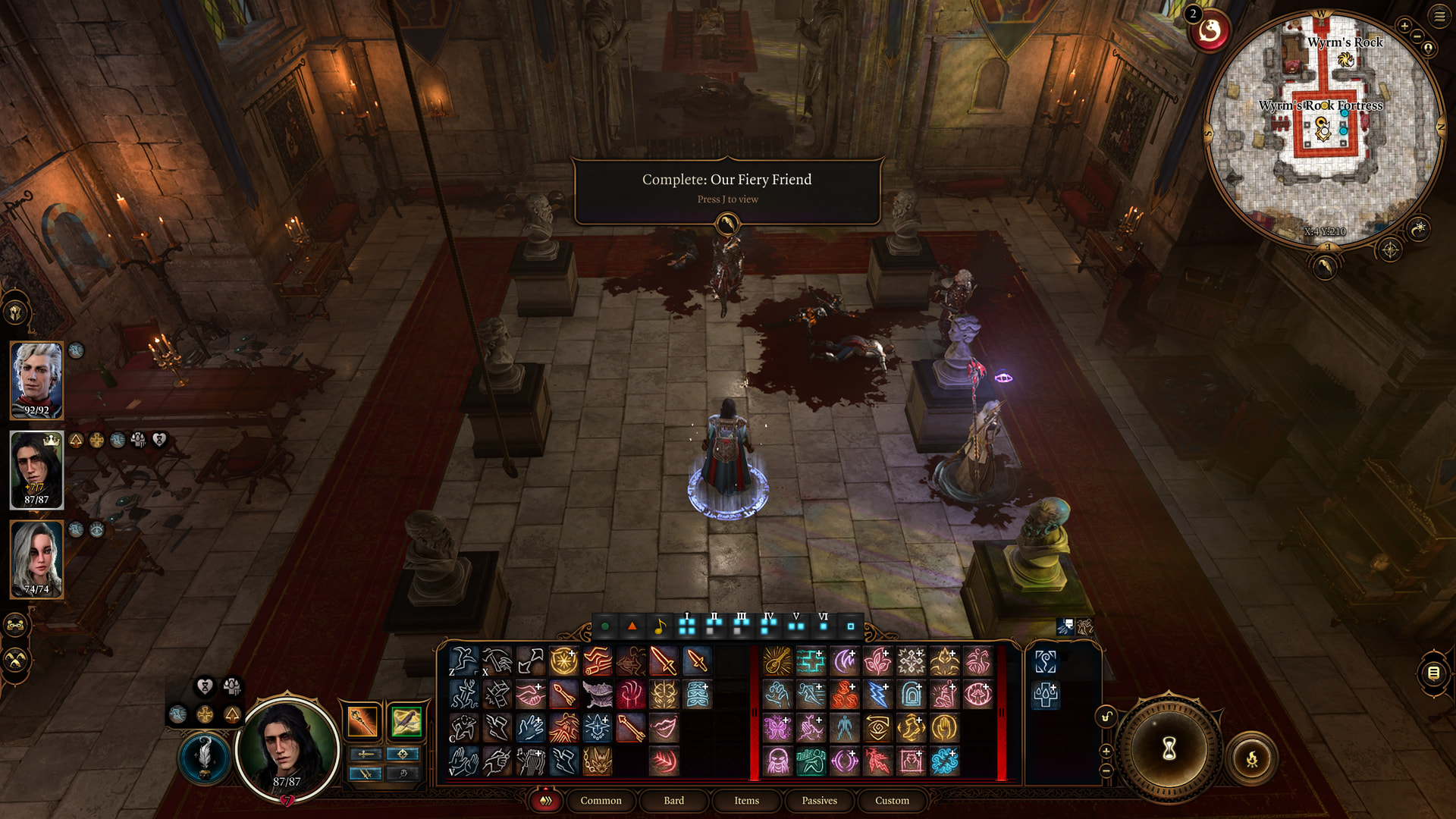Click the red inspiration points icon
1456x819 pixels.
click(x=1210, y=32)
